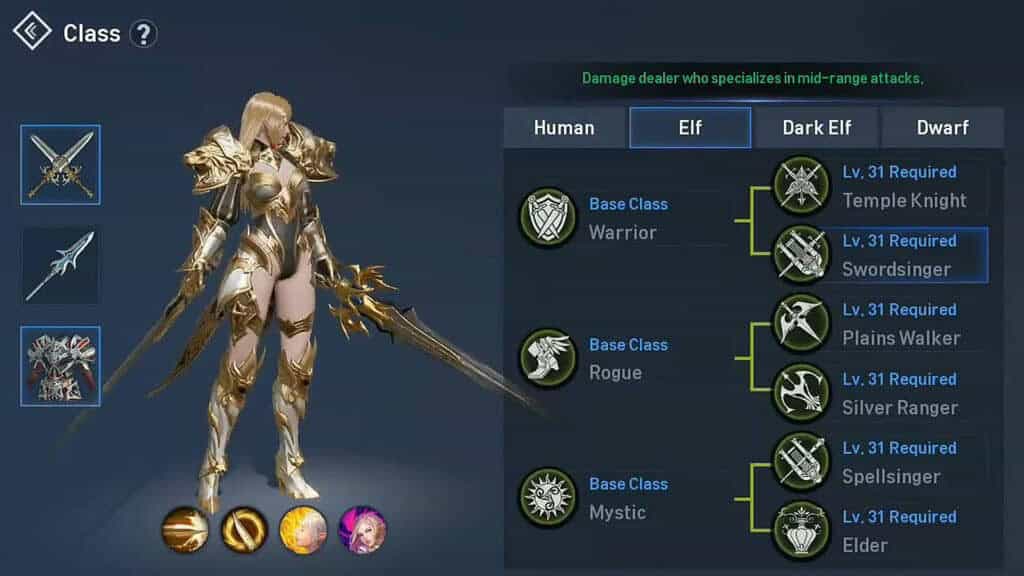Open the Class help question mark

click(143, 34)
